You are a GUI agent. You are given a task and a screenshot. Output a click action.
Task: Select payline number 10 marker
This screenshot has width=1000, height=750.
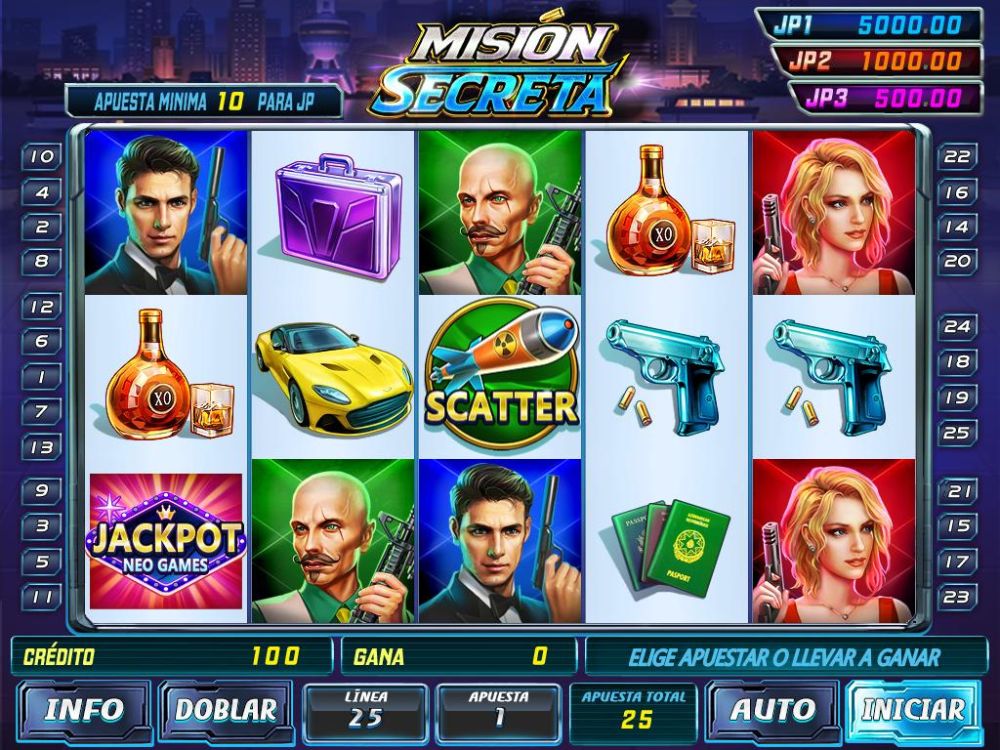click(x=42, y=157)
